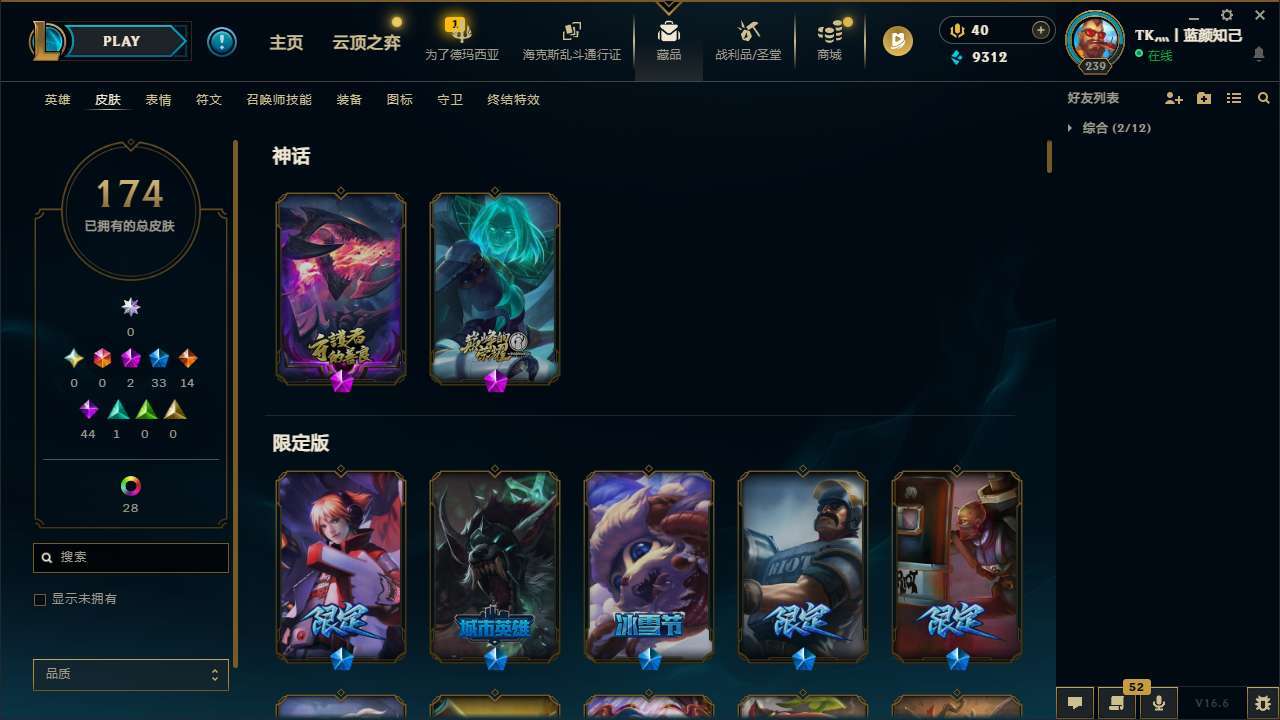1280x720 pixels.
Task: Toggle the voice microphone icon in top bar
Action: pos(957,30)
